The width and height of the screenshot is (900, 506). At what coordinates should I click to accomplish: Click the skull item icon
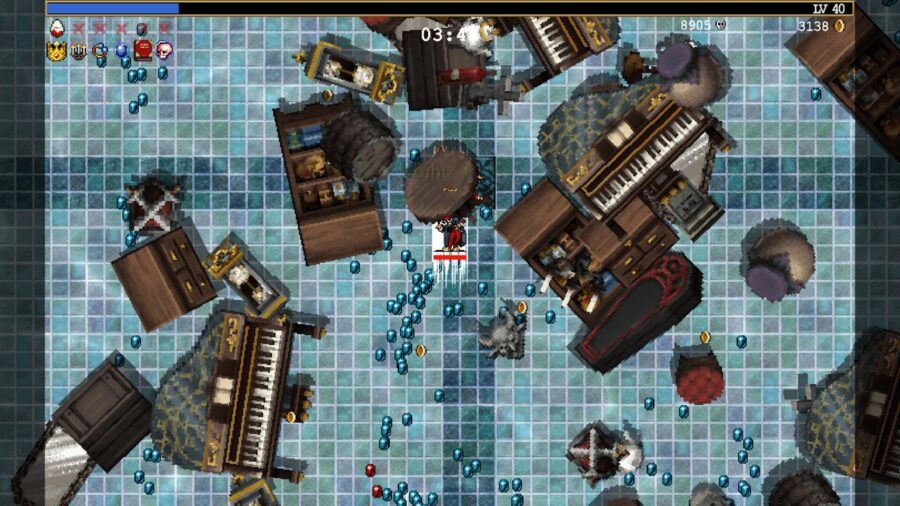pyautogui.click(x=163, y=49)
